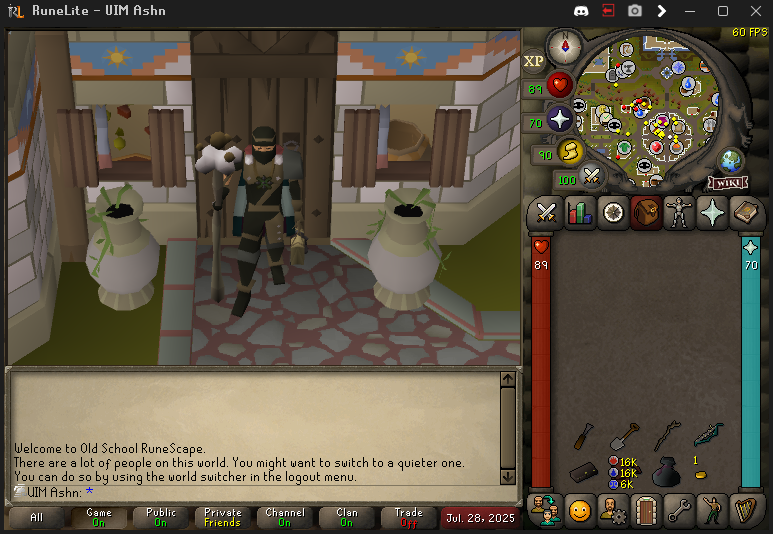This screenshot has width=773, height=534.
Task: Click the Wiki banner button
Action: [x=728, y=182]
